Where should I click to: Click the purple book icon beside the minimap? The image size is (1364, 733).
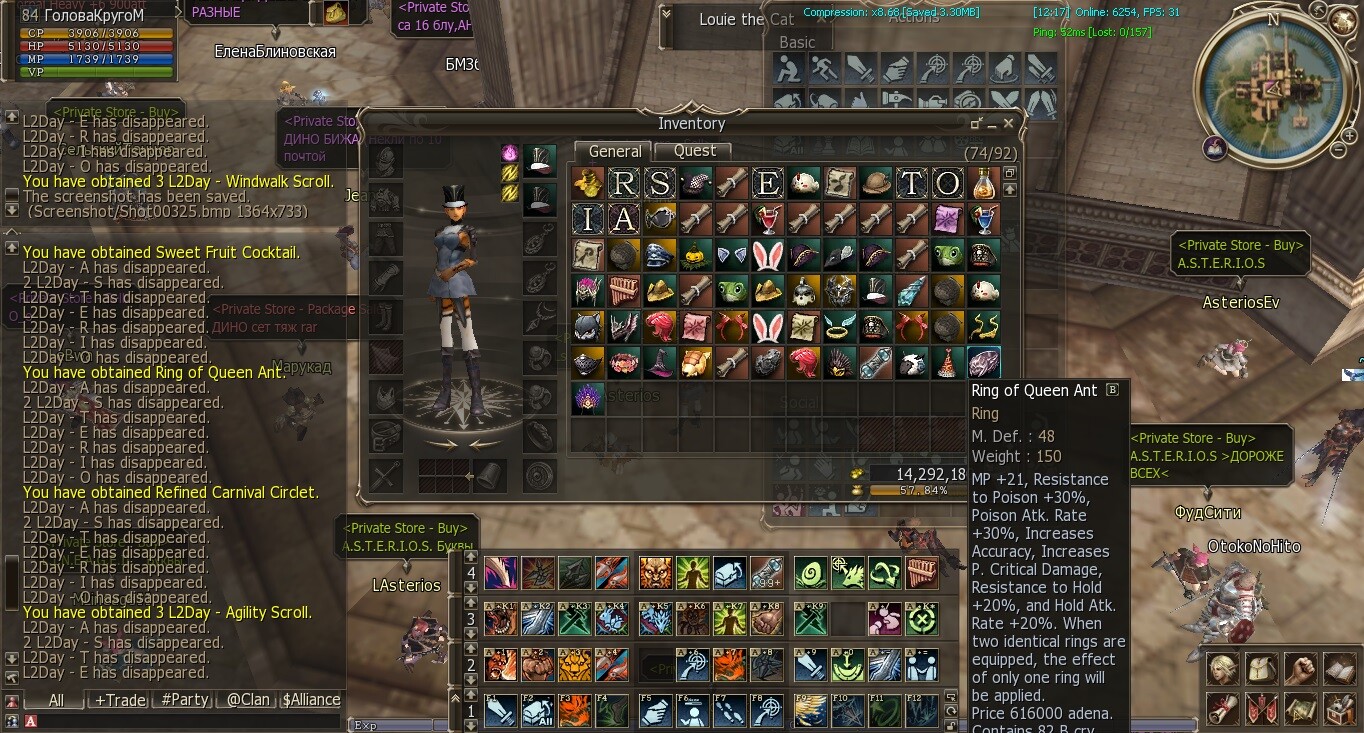(1216, 148)
